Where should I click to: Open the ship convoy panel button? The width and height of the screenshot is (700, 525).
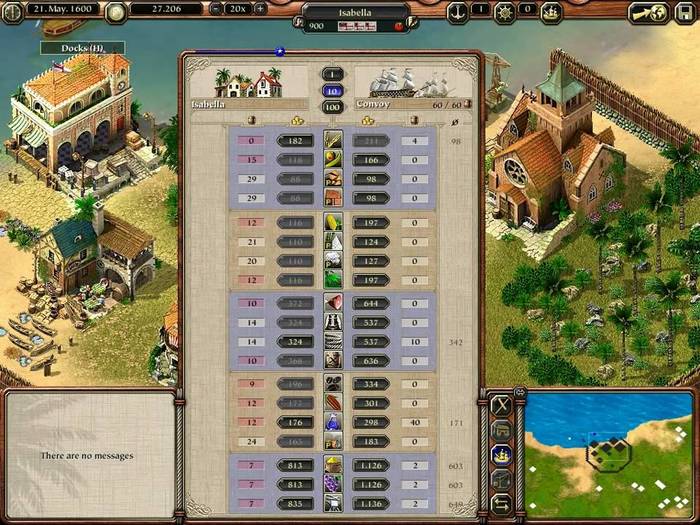[x=502, y=454]
